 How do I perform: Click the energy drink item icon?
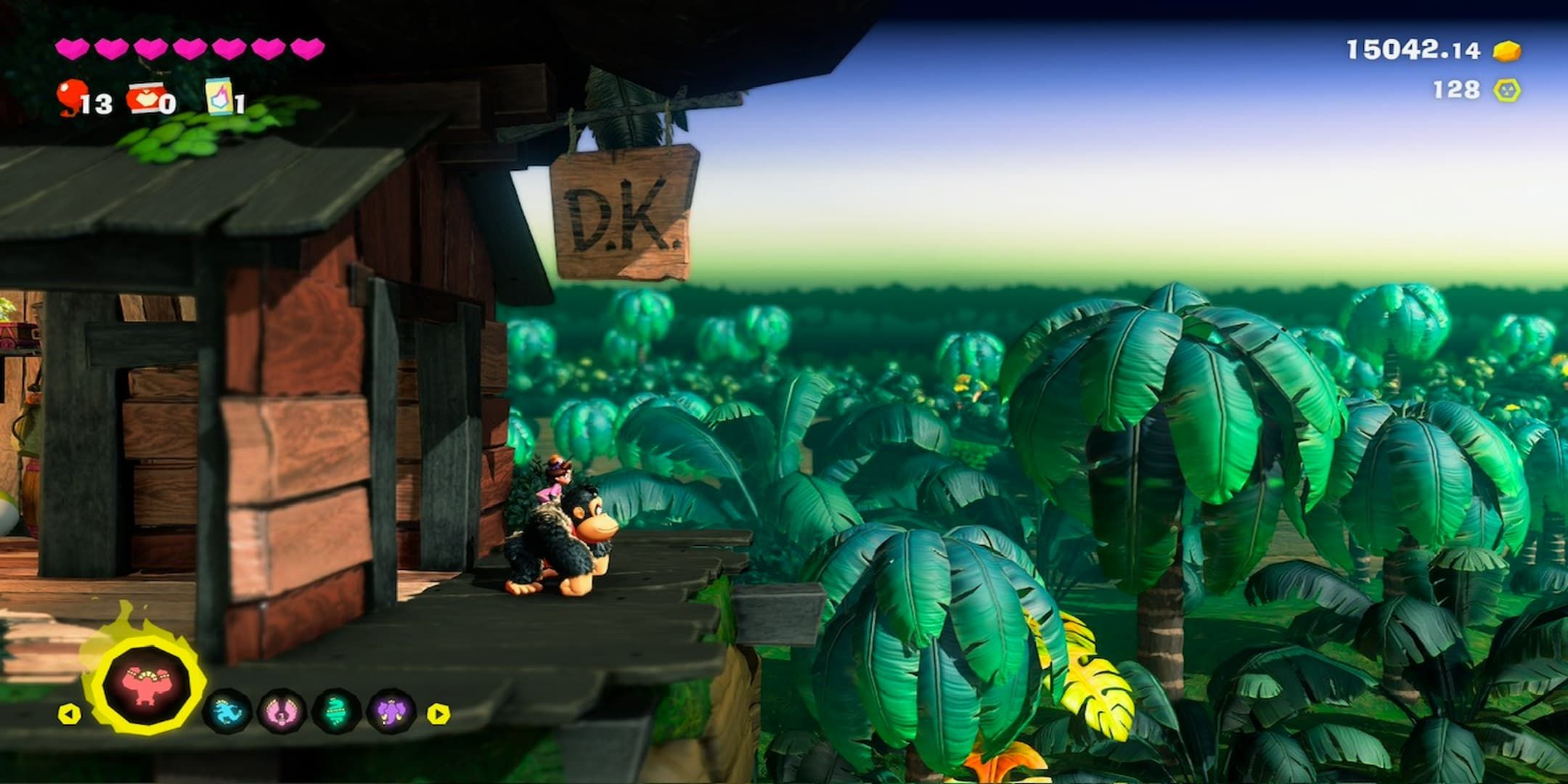point(219,99)
